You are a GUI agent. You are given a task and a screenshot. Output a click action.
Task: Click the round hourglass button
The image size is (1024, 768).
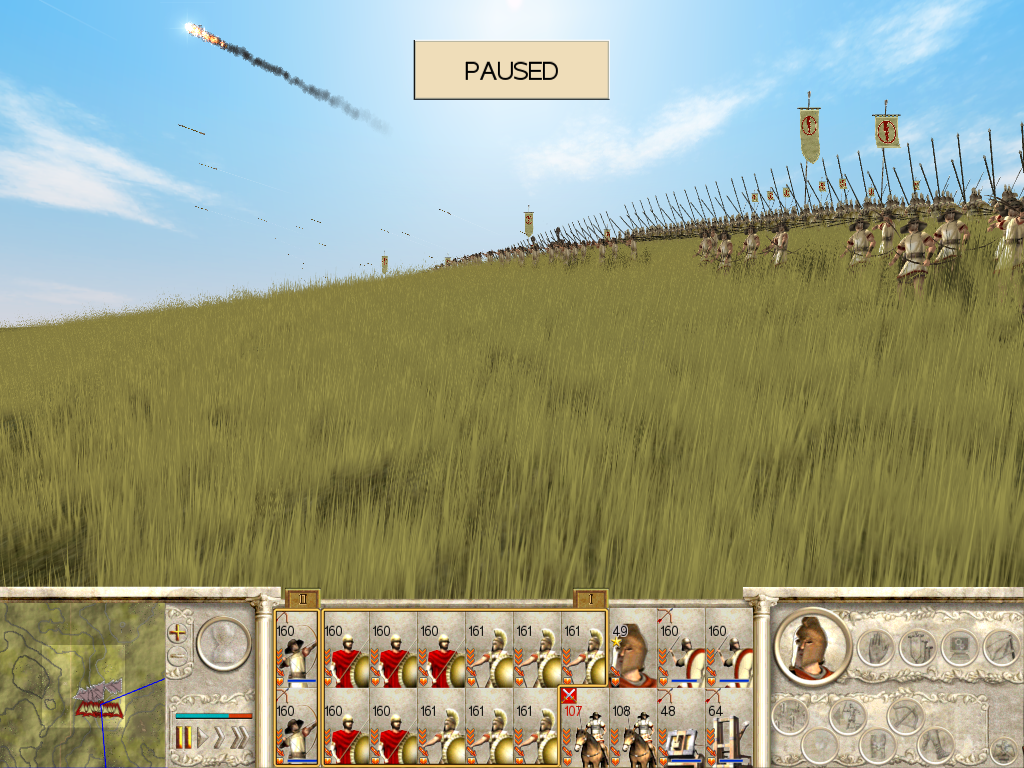[221, 644]
